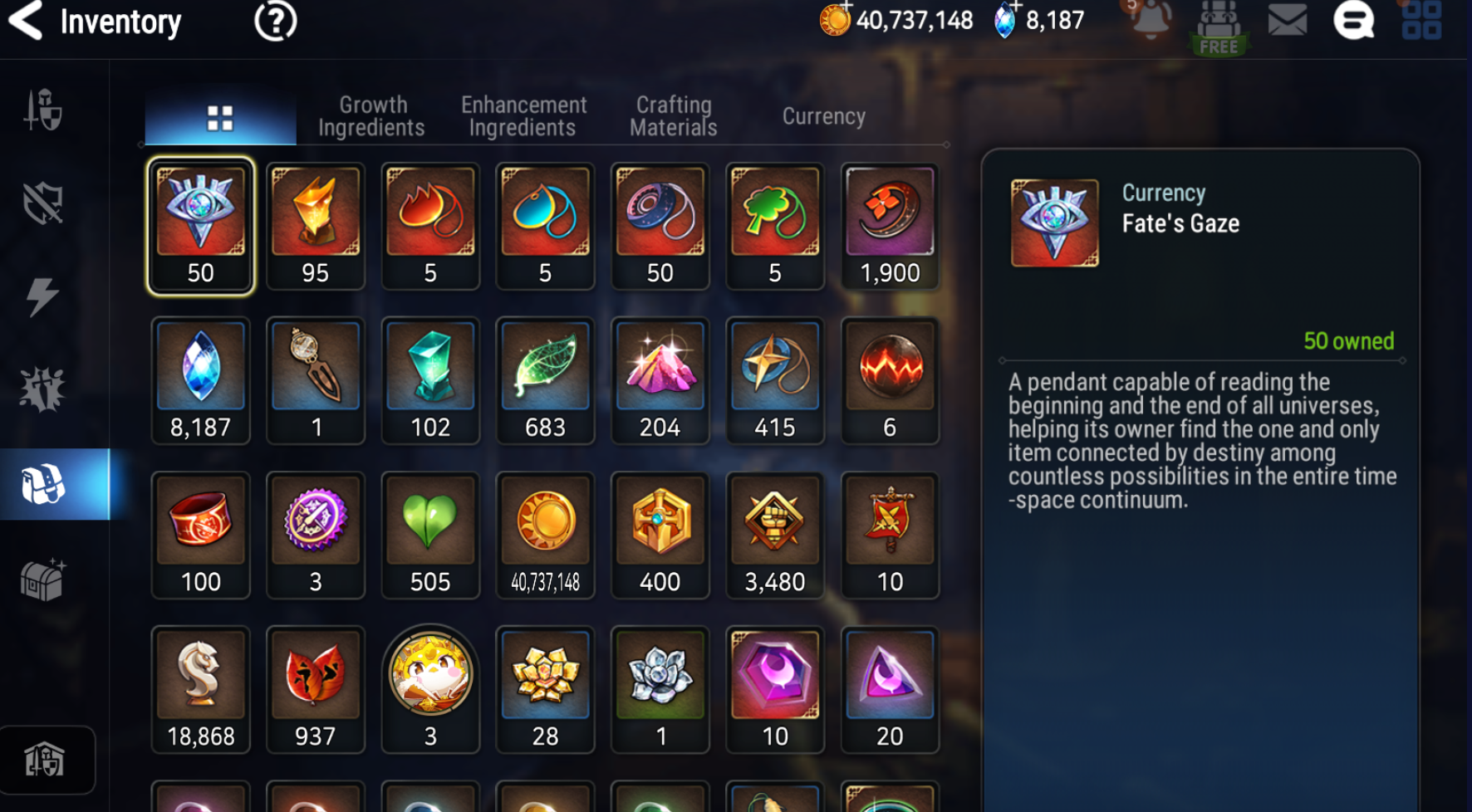Pick the pink crystal mountain item with 204

tap(660, 380)
